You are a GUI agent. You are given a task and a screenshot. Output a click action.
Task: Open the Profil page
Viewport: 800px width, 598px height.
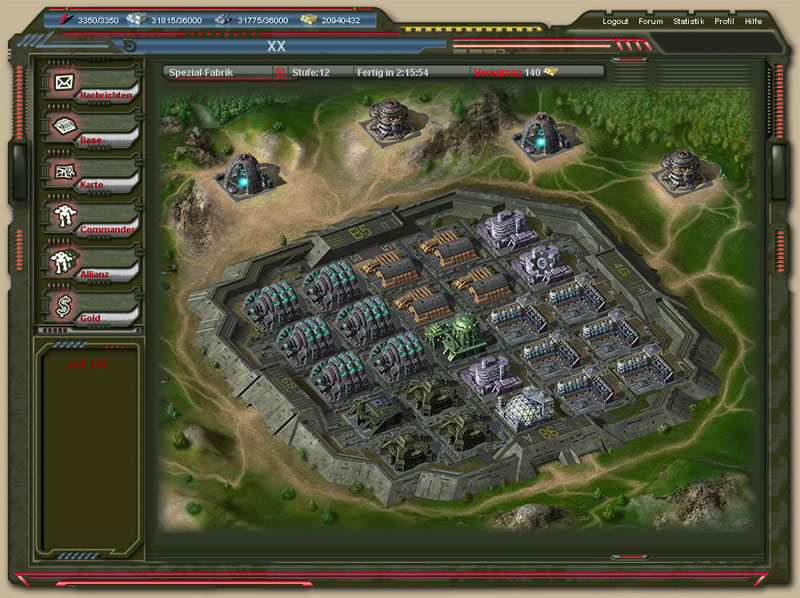click(x=724, y=21)
